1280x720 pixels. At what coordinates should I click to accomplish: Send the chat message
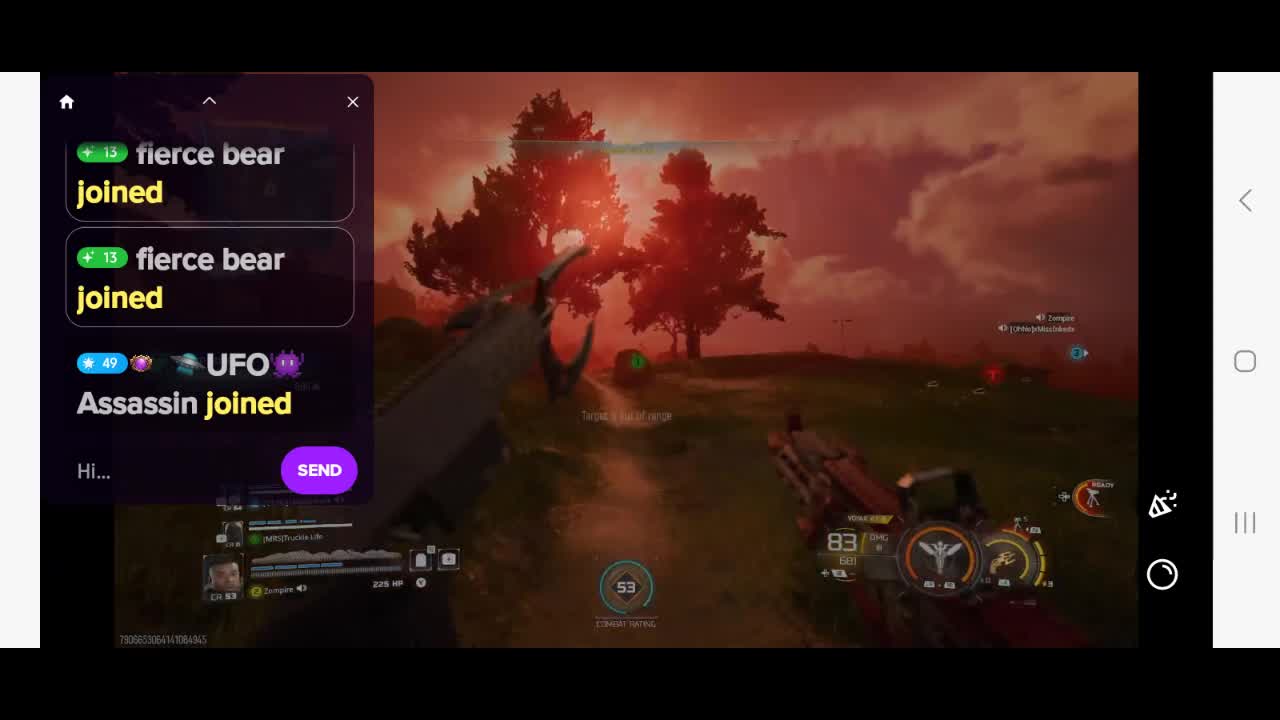[x=319, y=470]
